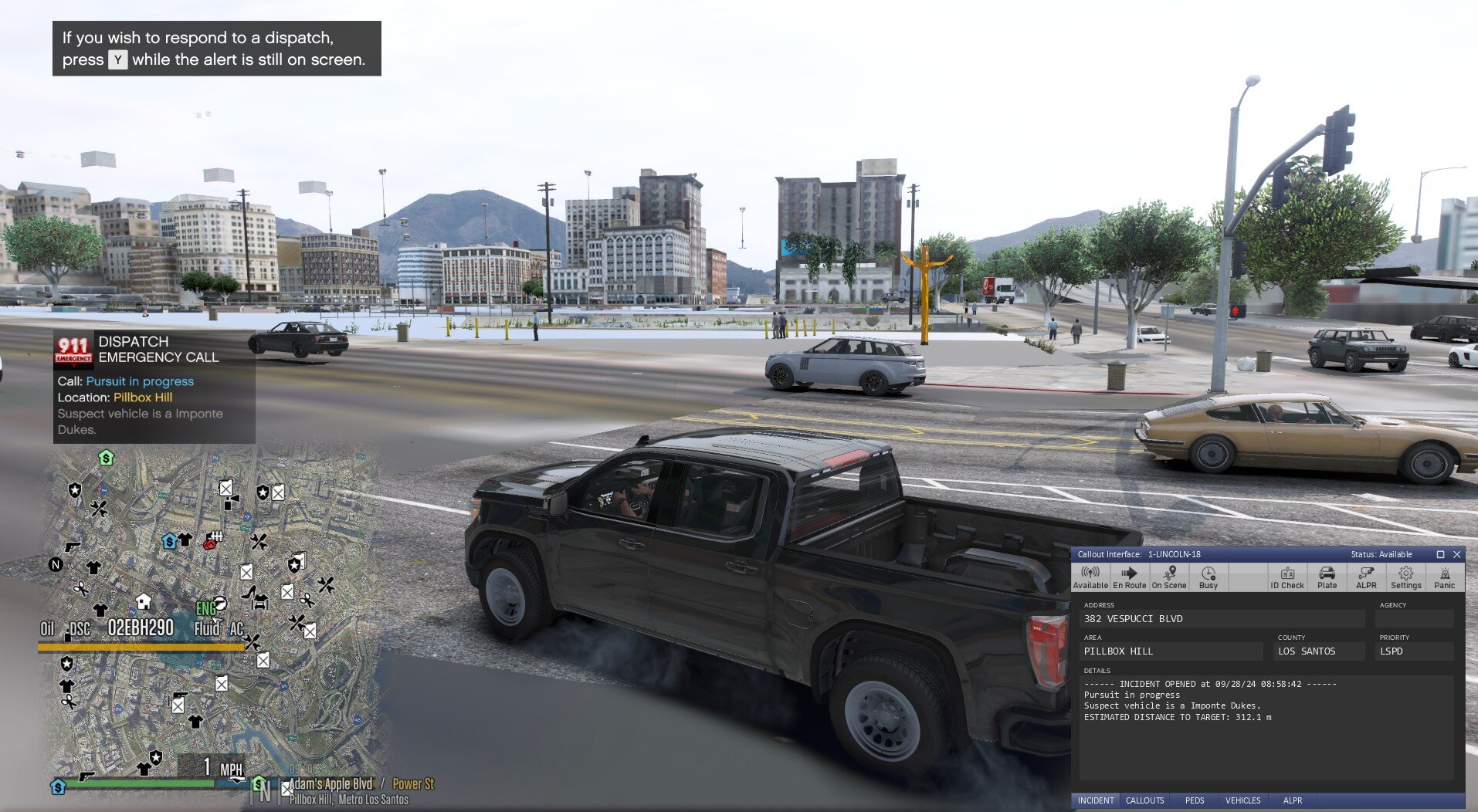Open the PEDS tab
The width and height of the screenshot is (1478, 812).
point(1195,800)
